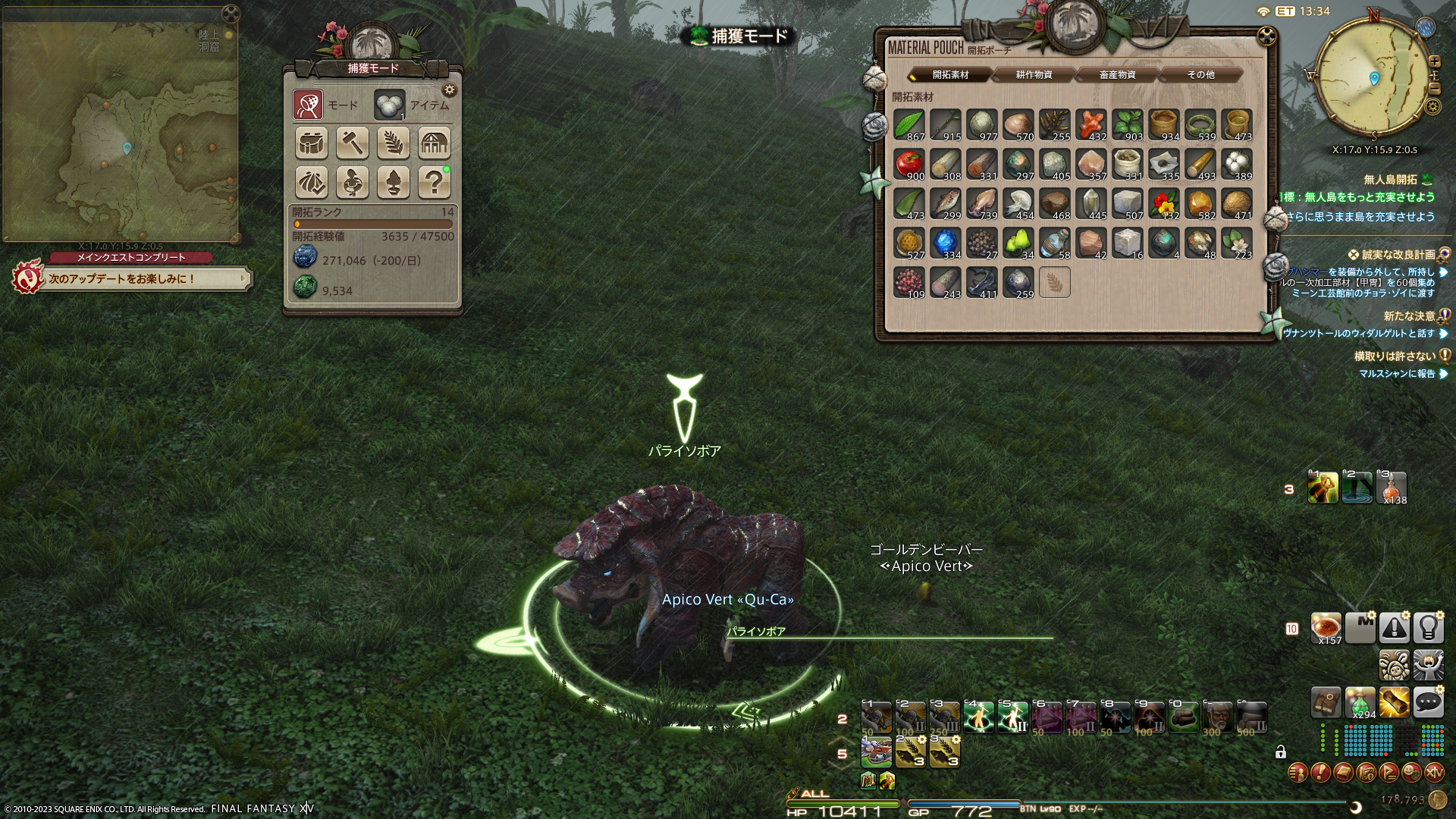Select the red and yellow flower slot

pos(1163,203)
